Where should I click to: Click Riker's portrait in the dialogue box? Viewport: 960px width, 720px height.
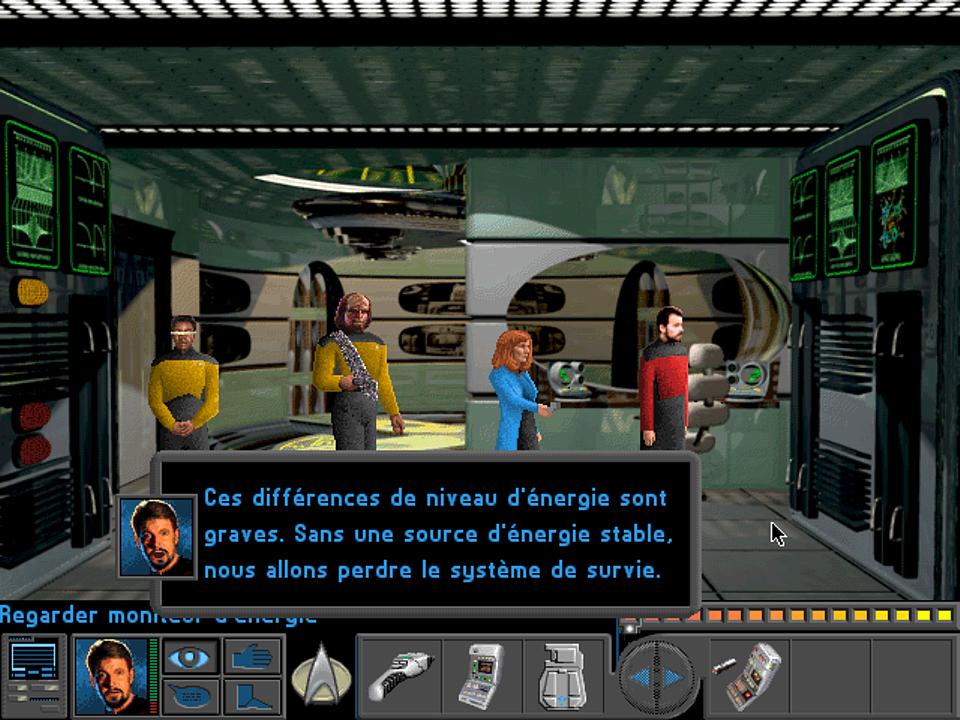coord(156,536)
